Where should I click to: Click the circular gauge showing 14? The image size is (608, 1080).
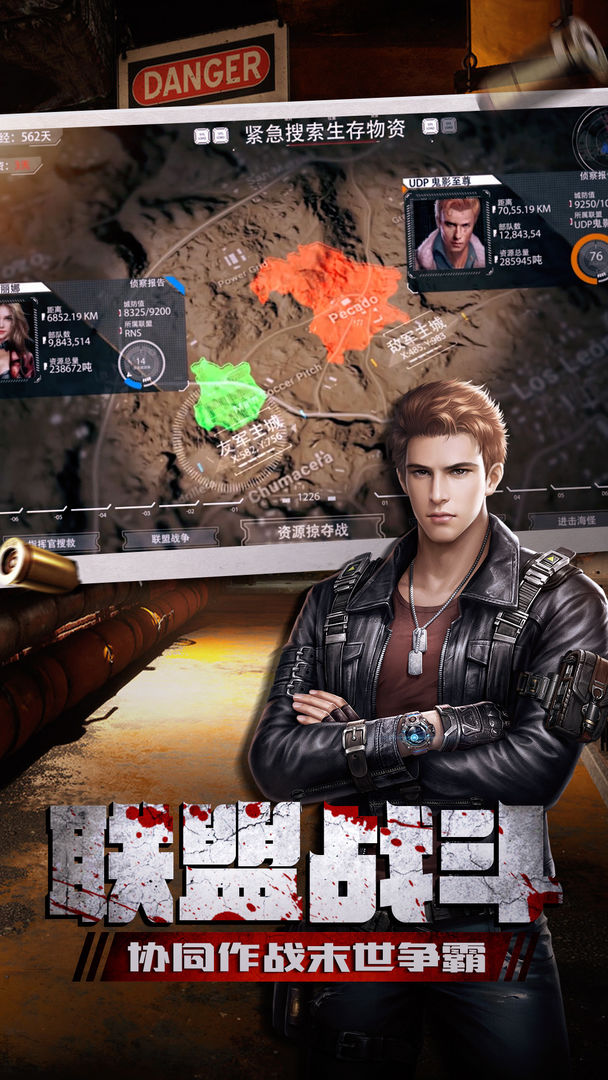pos(140,363)
